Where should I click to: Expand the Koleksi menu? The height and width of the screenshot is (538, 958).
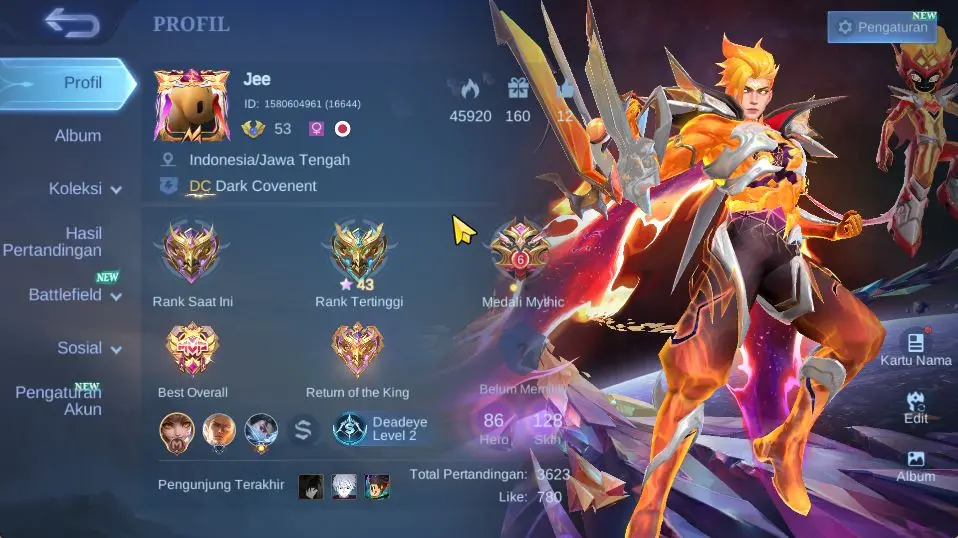[85, 188]
